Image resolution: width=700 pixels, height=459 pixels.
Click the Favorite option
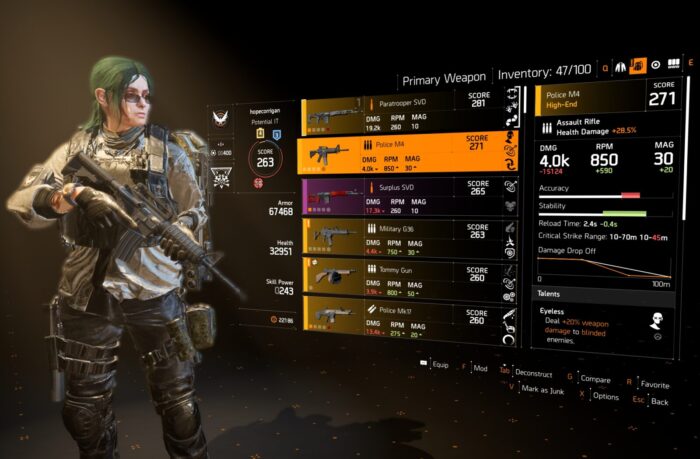pos(654,383)
